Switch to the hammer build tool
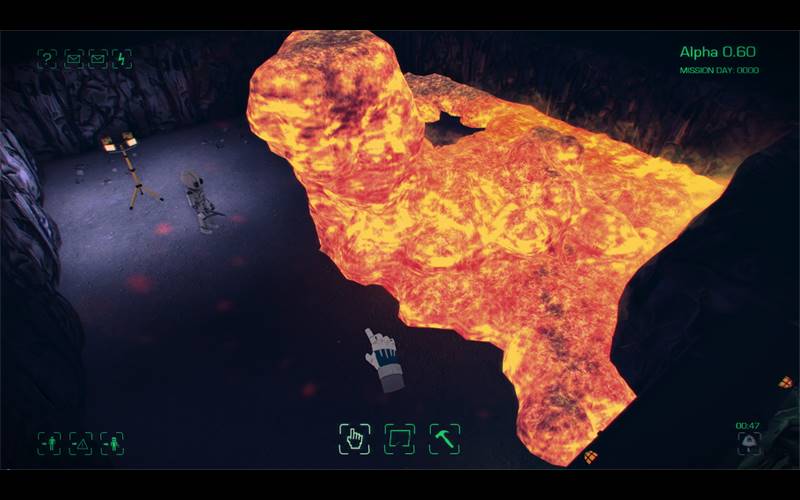The image size is (800, 500). (444, 439)
